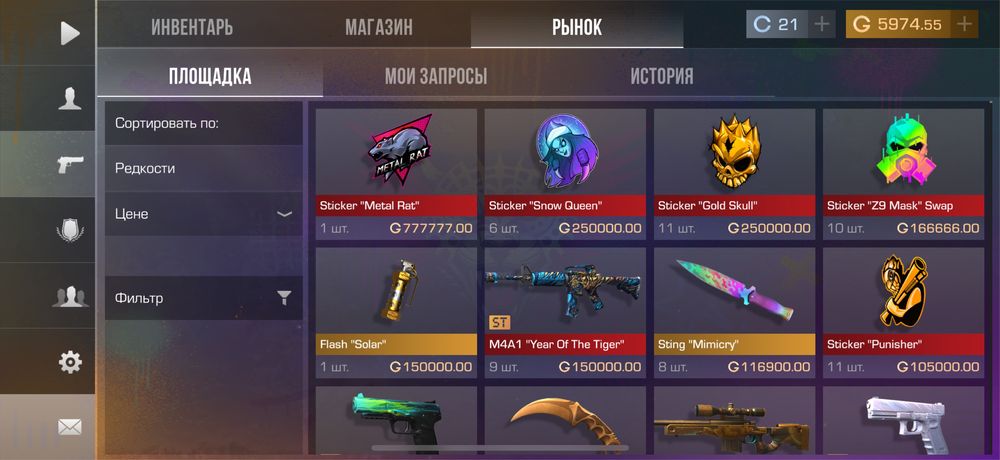Screen dimensions: 1000x460
Task: Open the Sticker "Gold Skull" listing
Action: pyautogui.click(x=734, y=173)
